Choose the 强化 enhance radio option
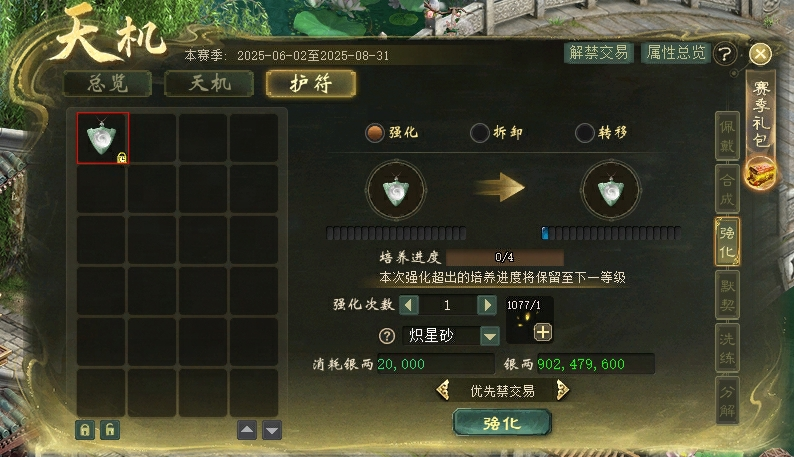 click(376, 132)
